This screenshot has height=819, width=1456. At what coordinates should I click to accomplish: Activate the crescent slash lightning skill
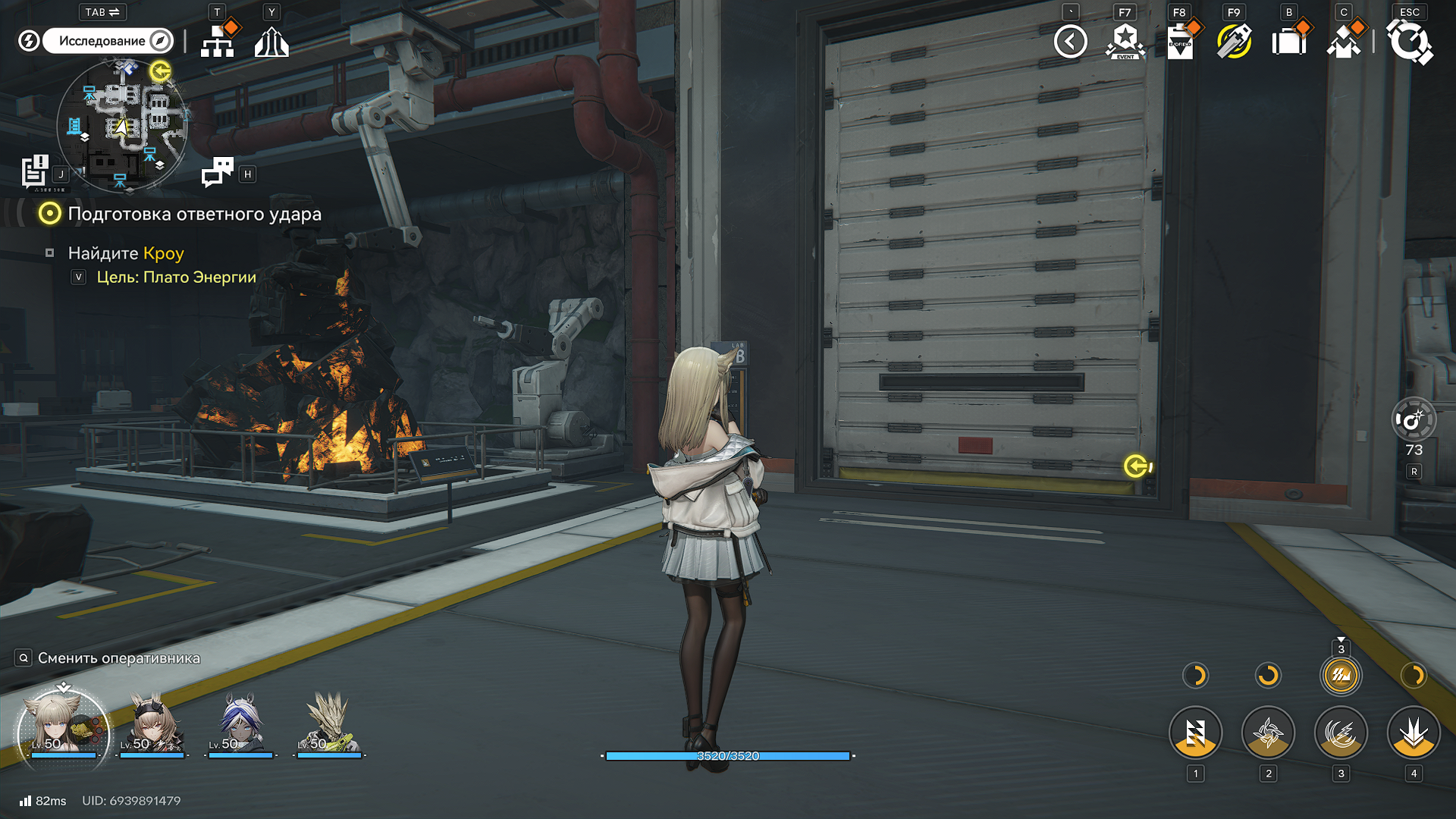click(x=1341, y=733)
